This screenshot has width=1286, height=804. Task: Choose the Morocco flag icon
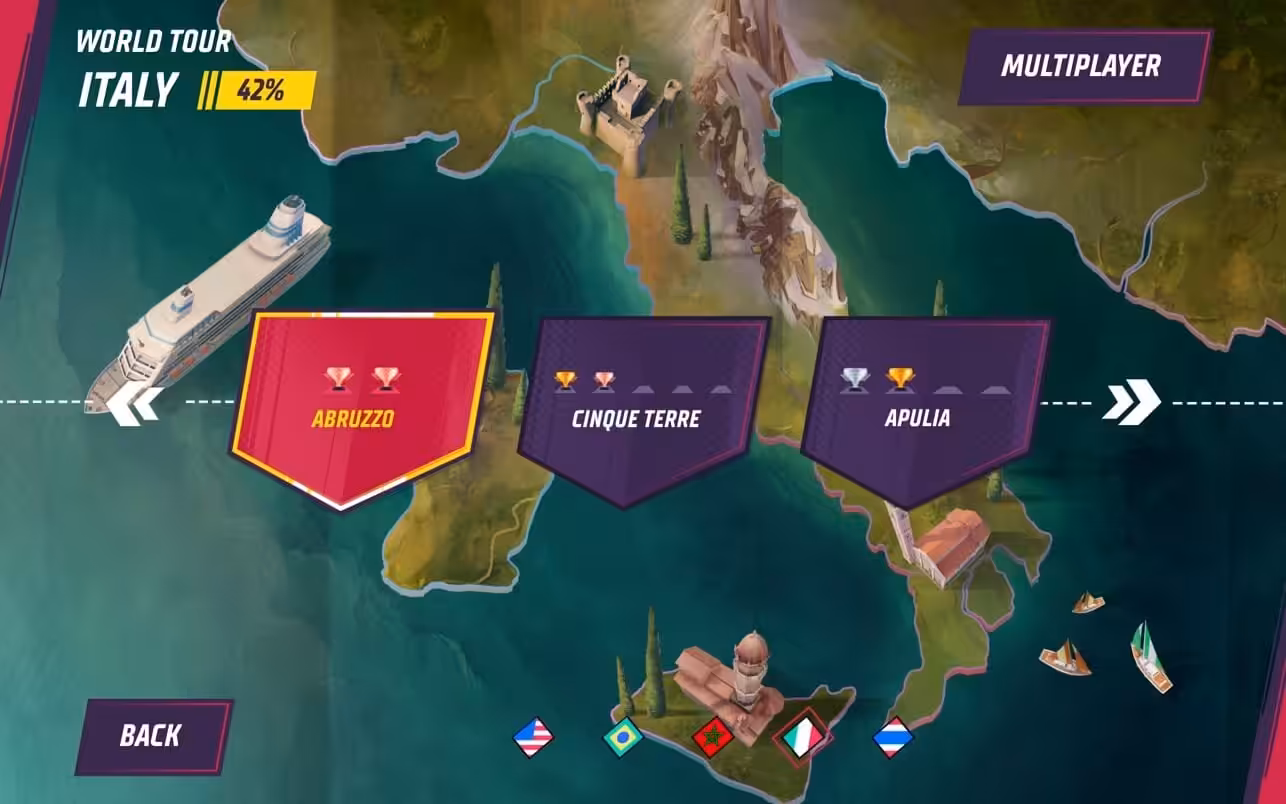coord(712,738)
